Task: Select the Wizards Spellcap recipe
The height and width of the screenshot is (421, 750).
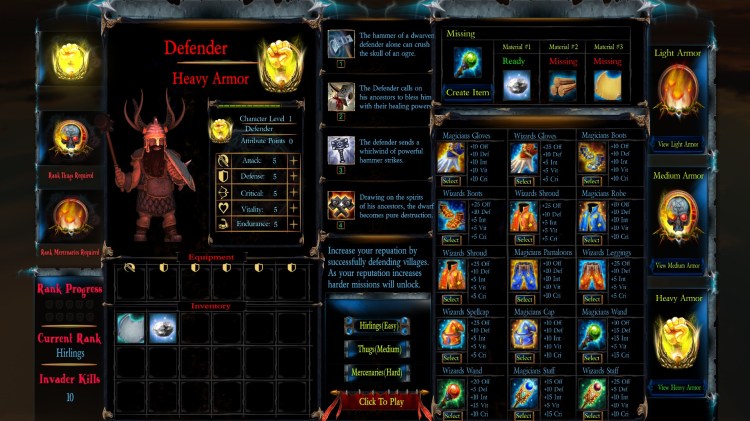Action: click(451, 357)
